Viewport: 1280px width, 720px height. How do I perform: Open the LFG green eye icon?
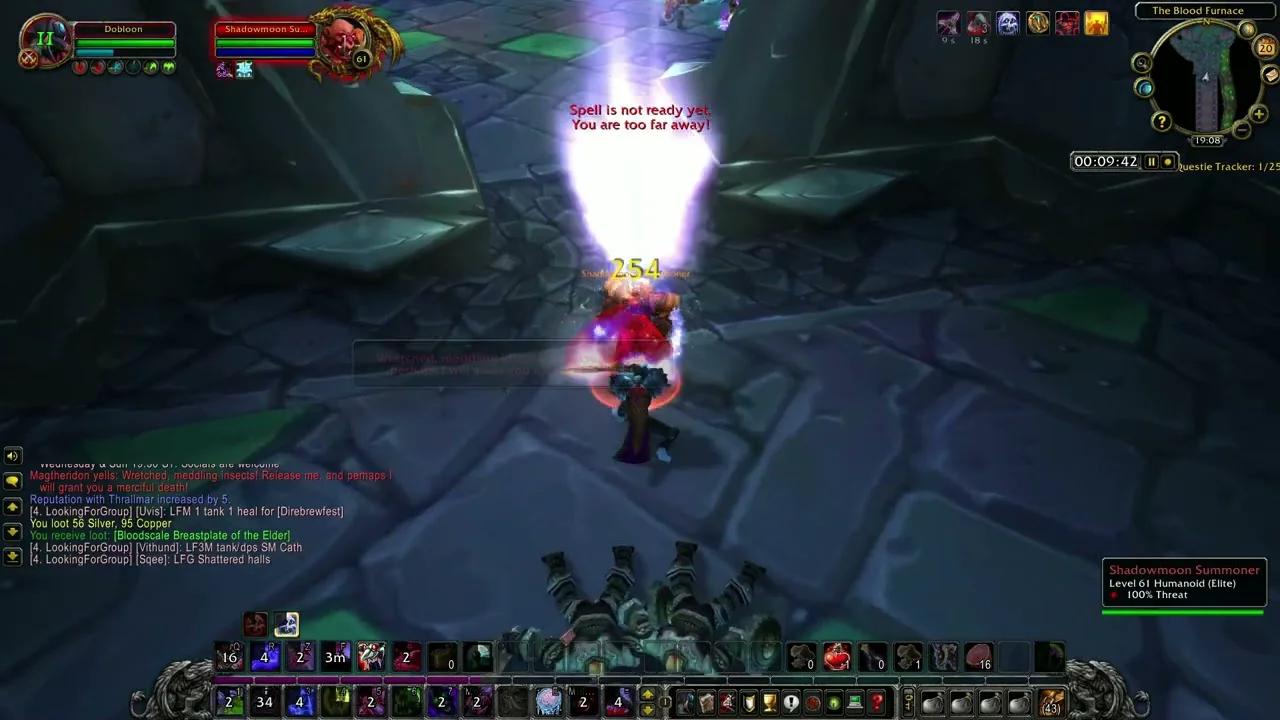click(833, 700)
